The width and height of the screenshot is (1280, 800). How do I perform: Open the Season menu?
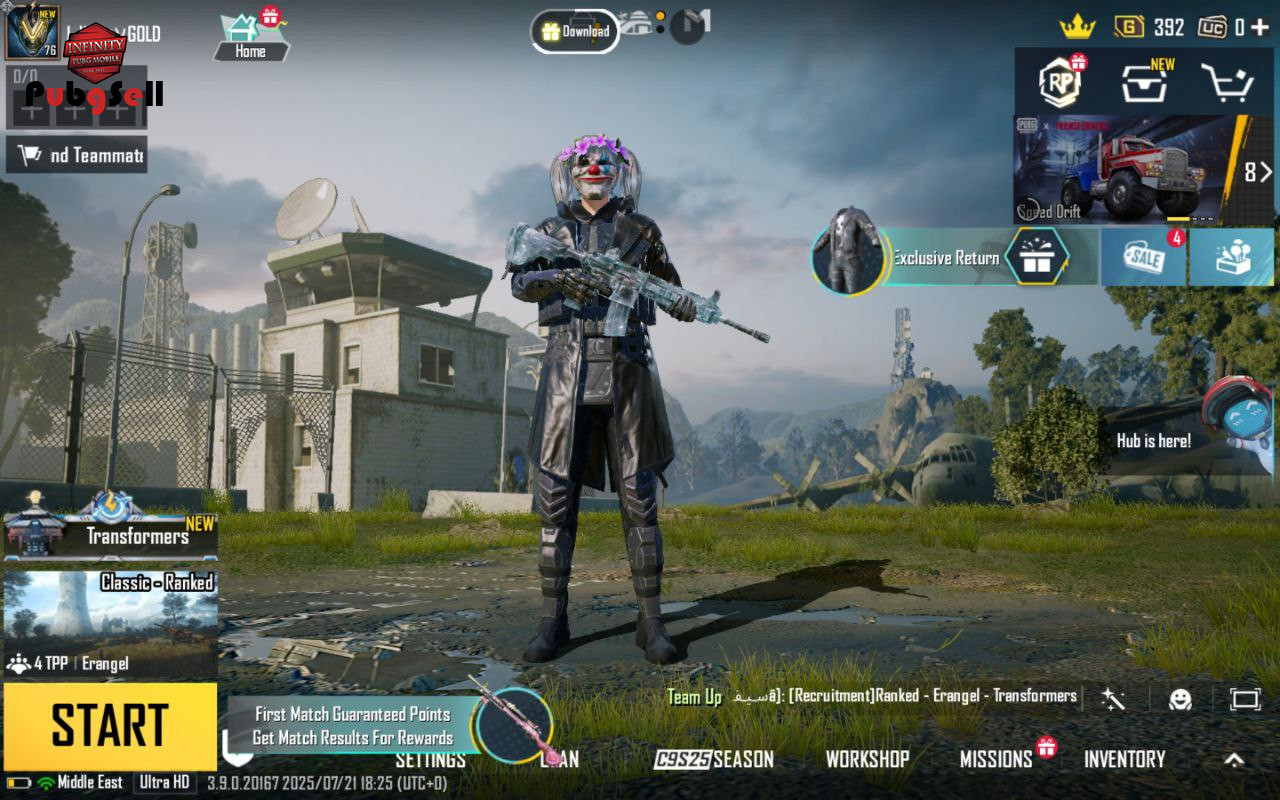pos(714,759)
